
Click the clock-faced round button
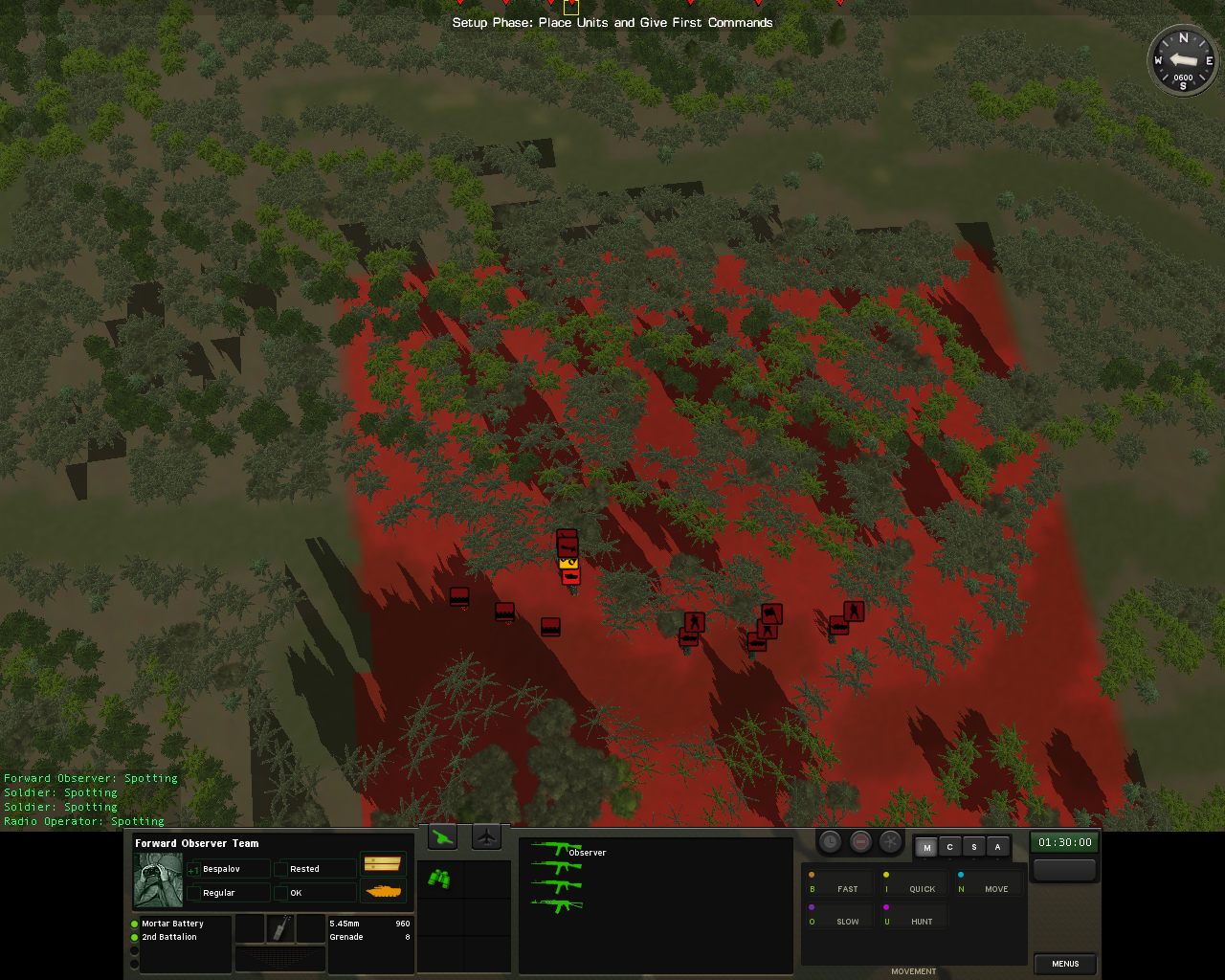point(830,841)
